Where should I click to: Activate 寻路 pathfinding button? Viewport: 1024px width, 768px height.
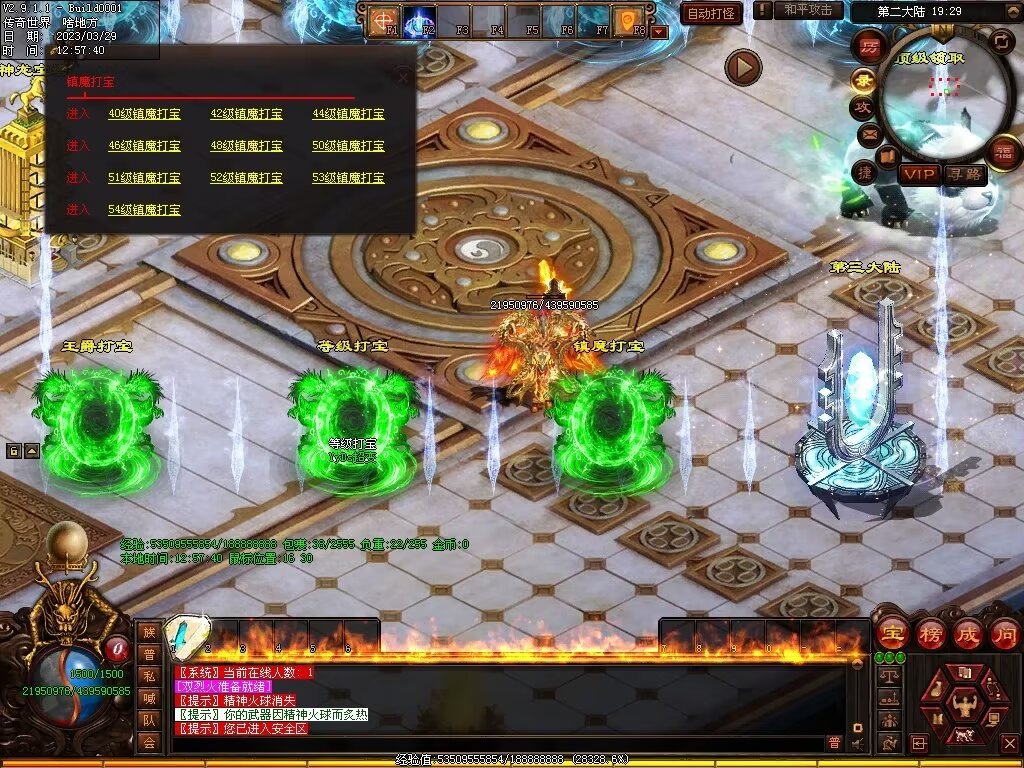(965, 174)
